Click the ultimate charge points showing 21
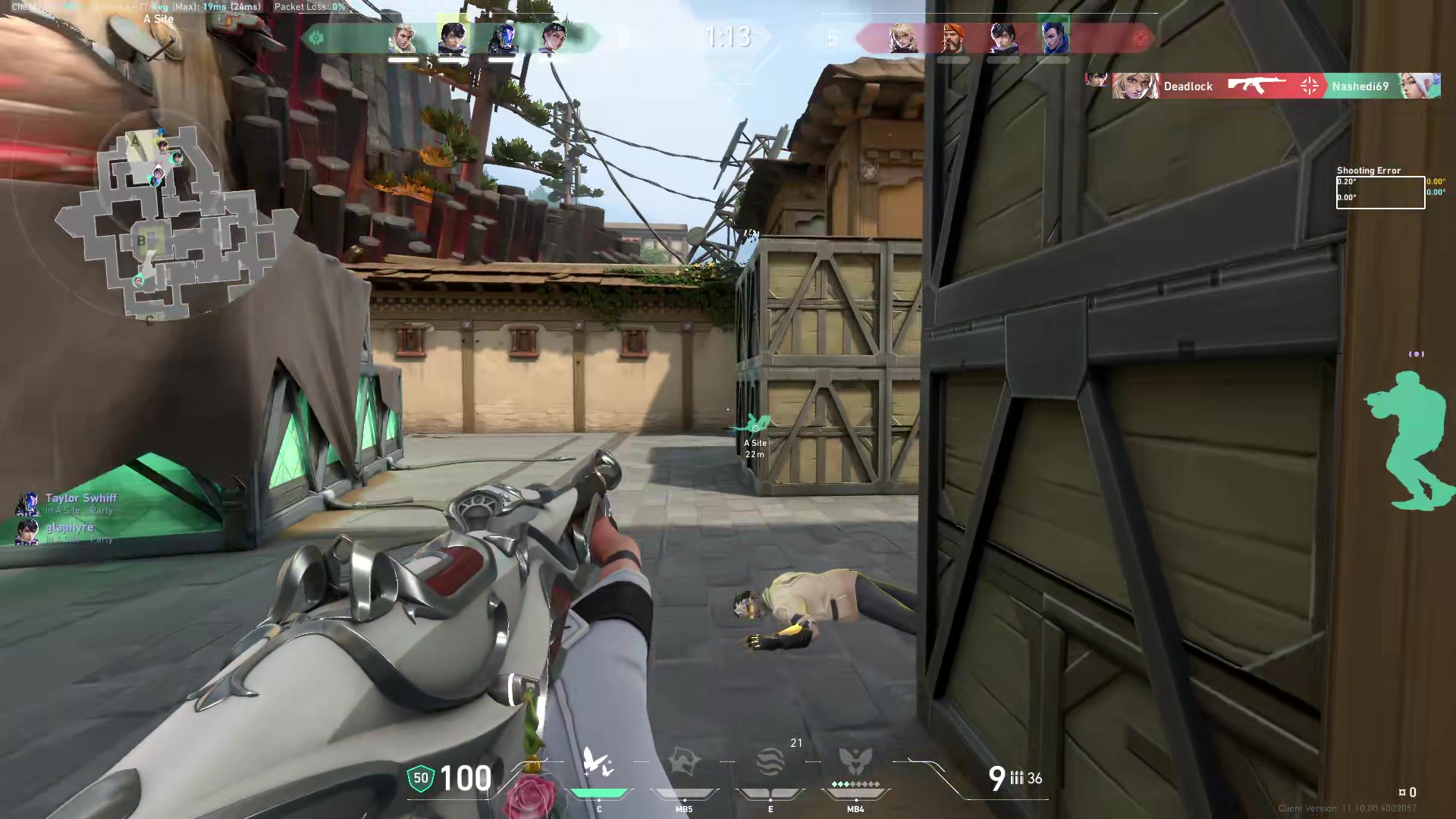This screenshot has width=1456, height=819. click(x=796, y=743)
